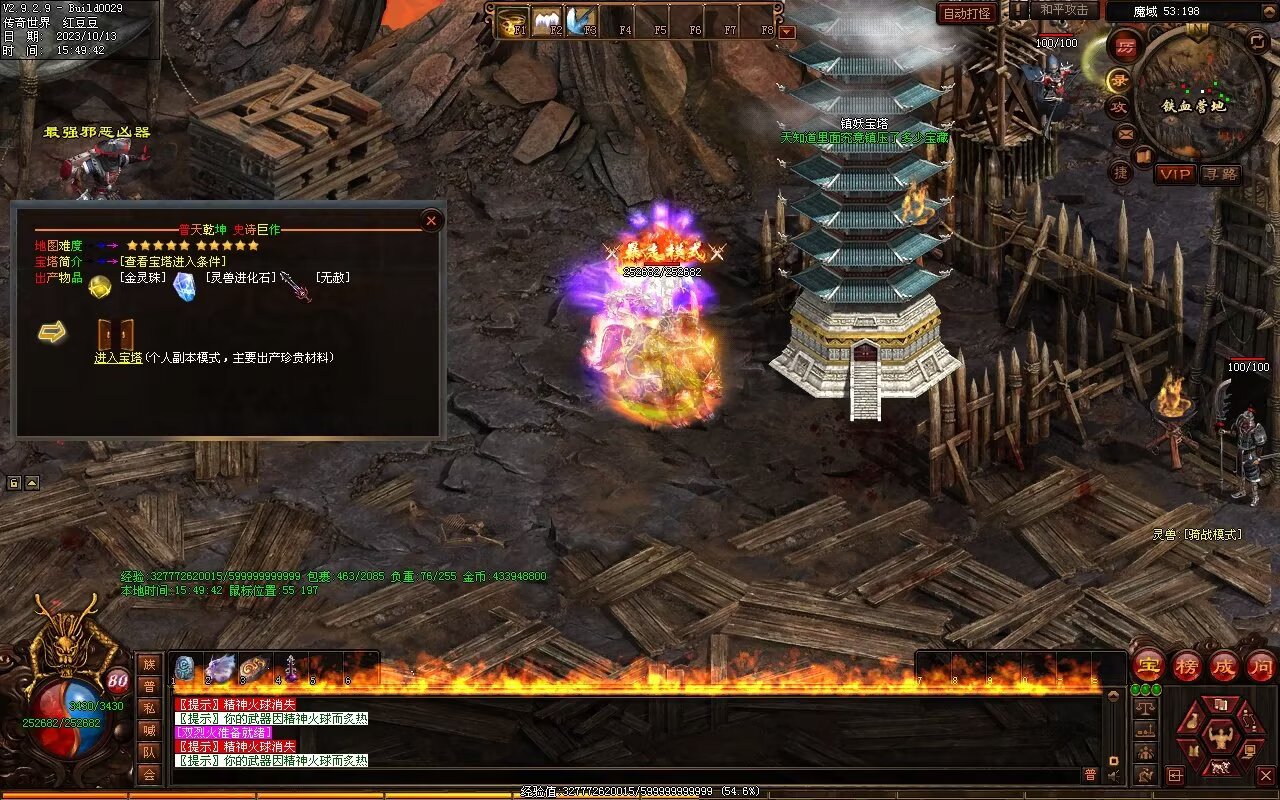Open the character muscle-figure icon

point(1219,739)
